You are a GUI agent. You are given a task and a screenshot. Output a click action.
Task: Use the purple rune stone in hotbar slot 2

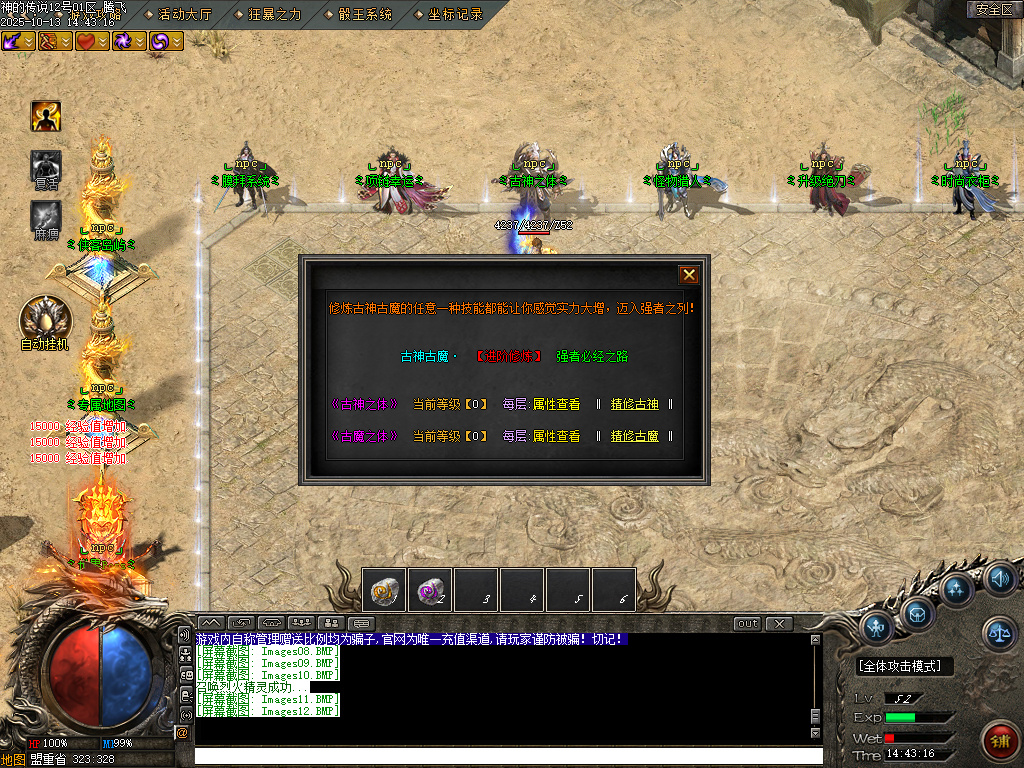tap(430, 590)
